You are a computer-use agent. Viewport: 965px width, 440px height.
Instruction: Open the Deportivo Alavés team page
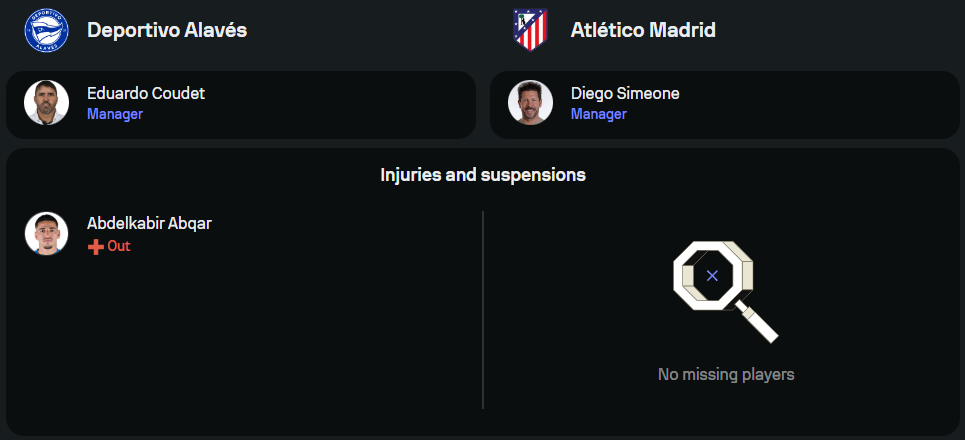(x=167, y=30)
